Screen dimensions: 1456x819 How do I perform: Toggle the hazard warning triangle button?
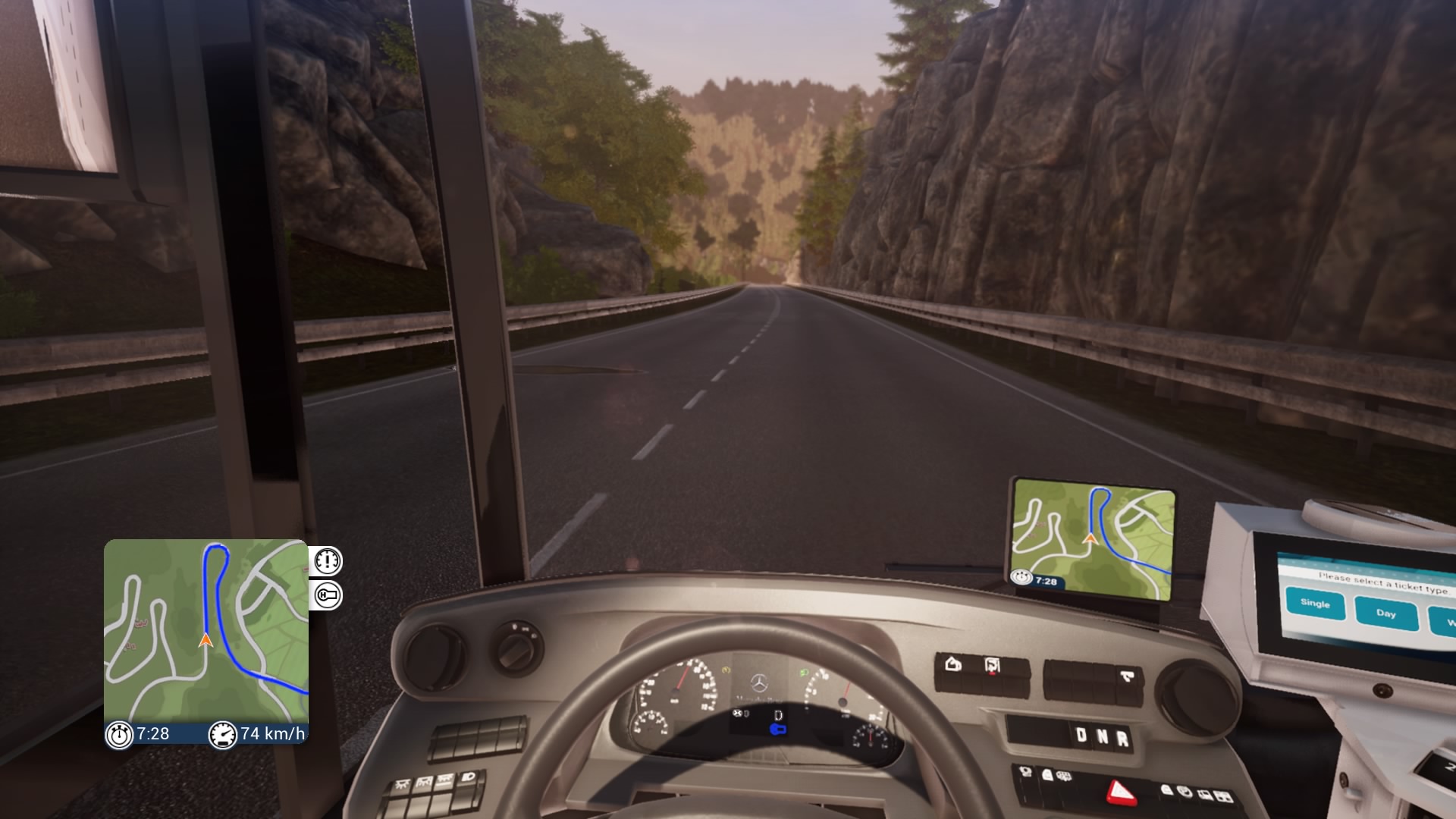pos(1122,791)
